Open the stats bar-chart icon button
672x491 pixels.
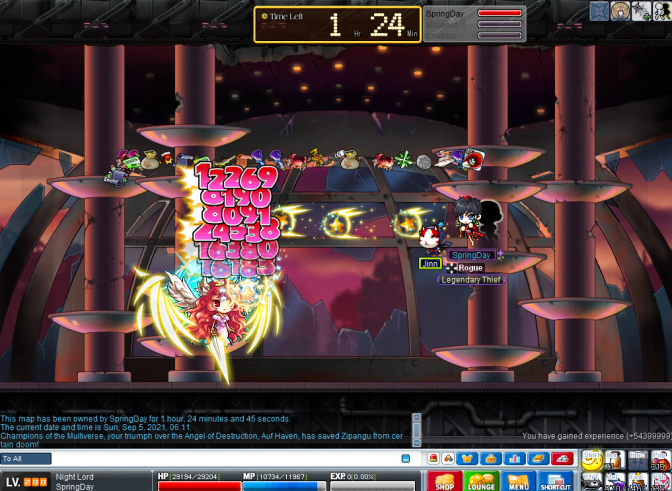coord(514,458)
